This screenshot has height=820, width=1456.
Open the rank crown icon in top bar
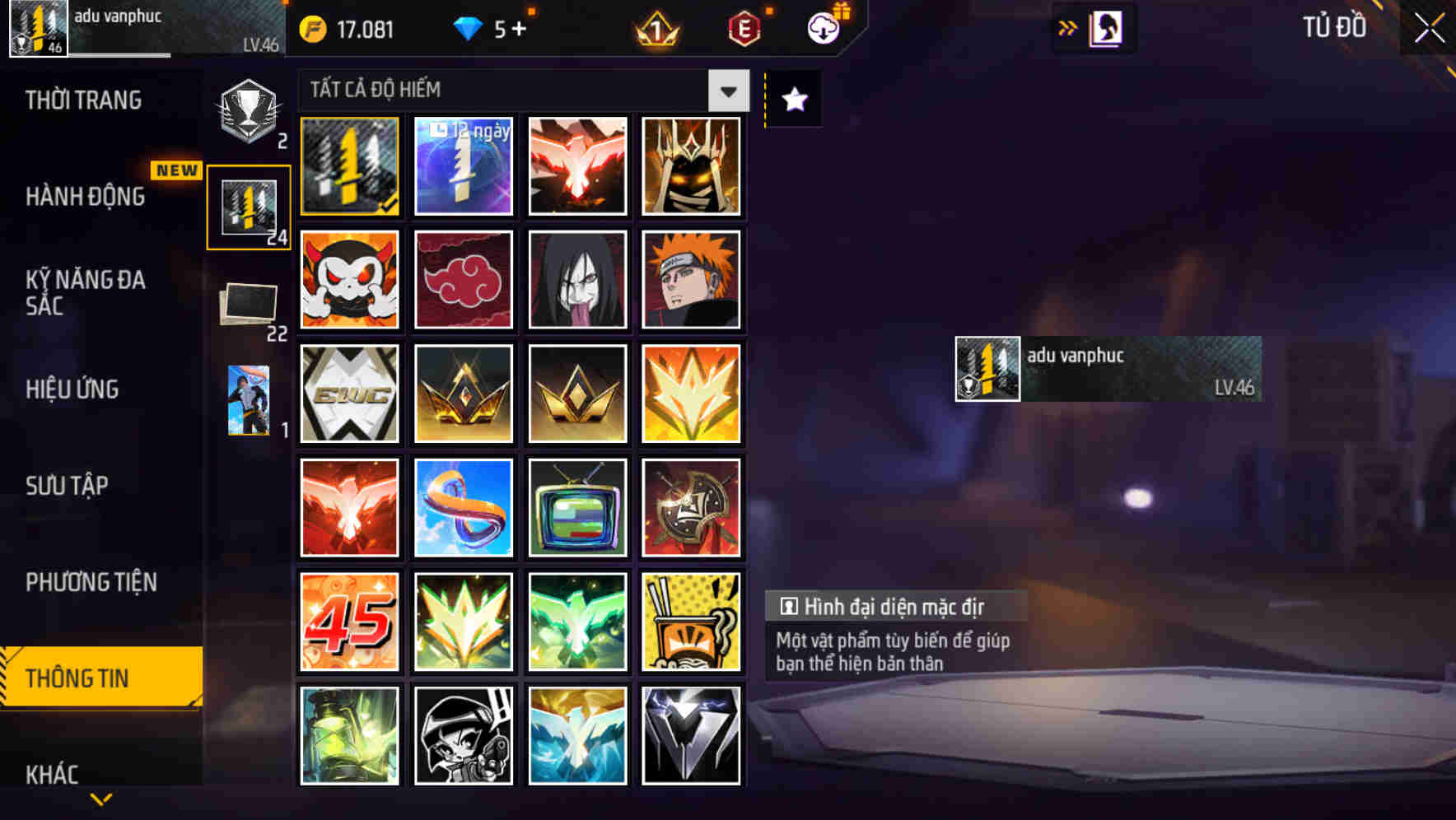pyautogui.click(x=653, y=28)
